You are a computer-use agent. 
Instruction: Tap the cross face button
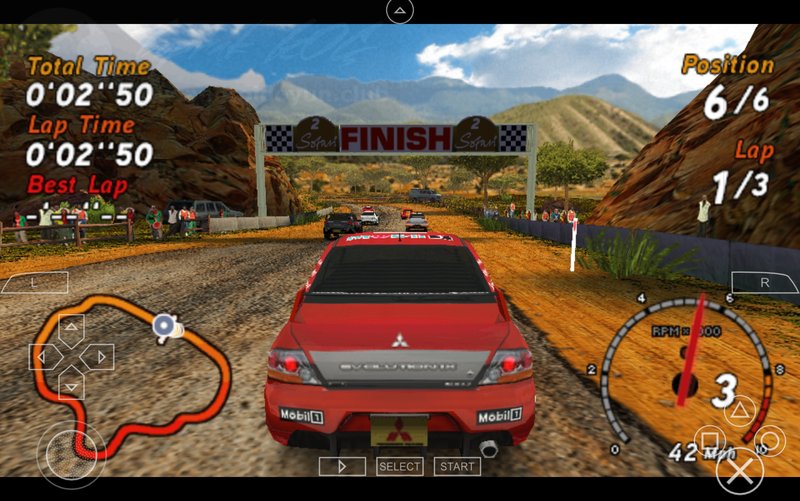pyautogui.click(x=739, y=471)
